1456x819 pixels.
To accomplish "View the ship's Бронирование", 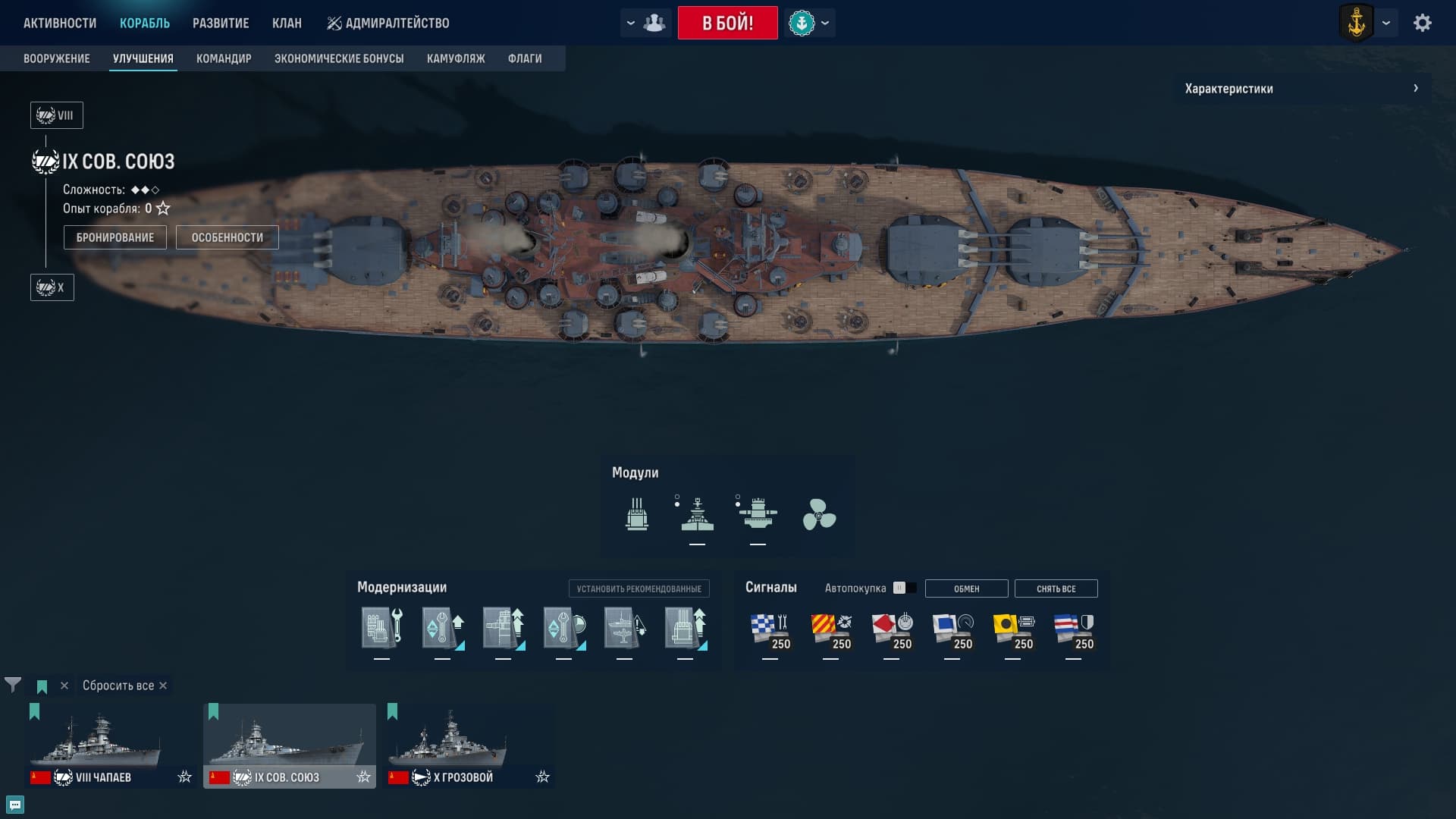I will pyautogui.click(x=115, y=237).
